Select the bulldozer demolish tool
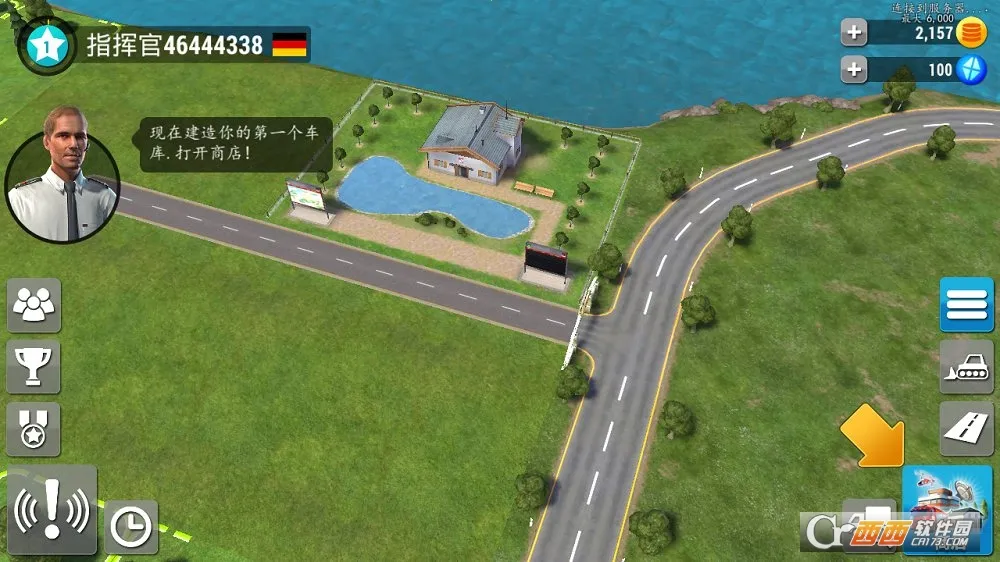 point(966,366)
